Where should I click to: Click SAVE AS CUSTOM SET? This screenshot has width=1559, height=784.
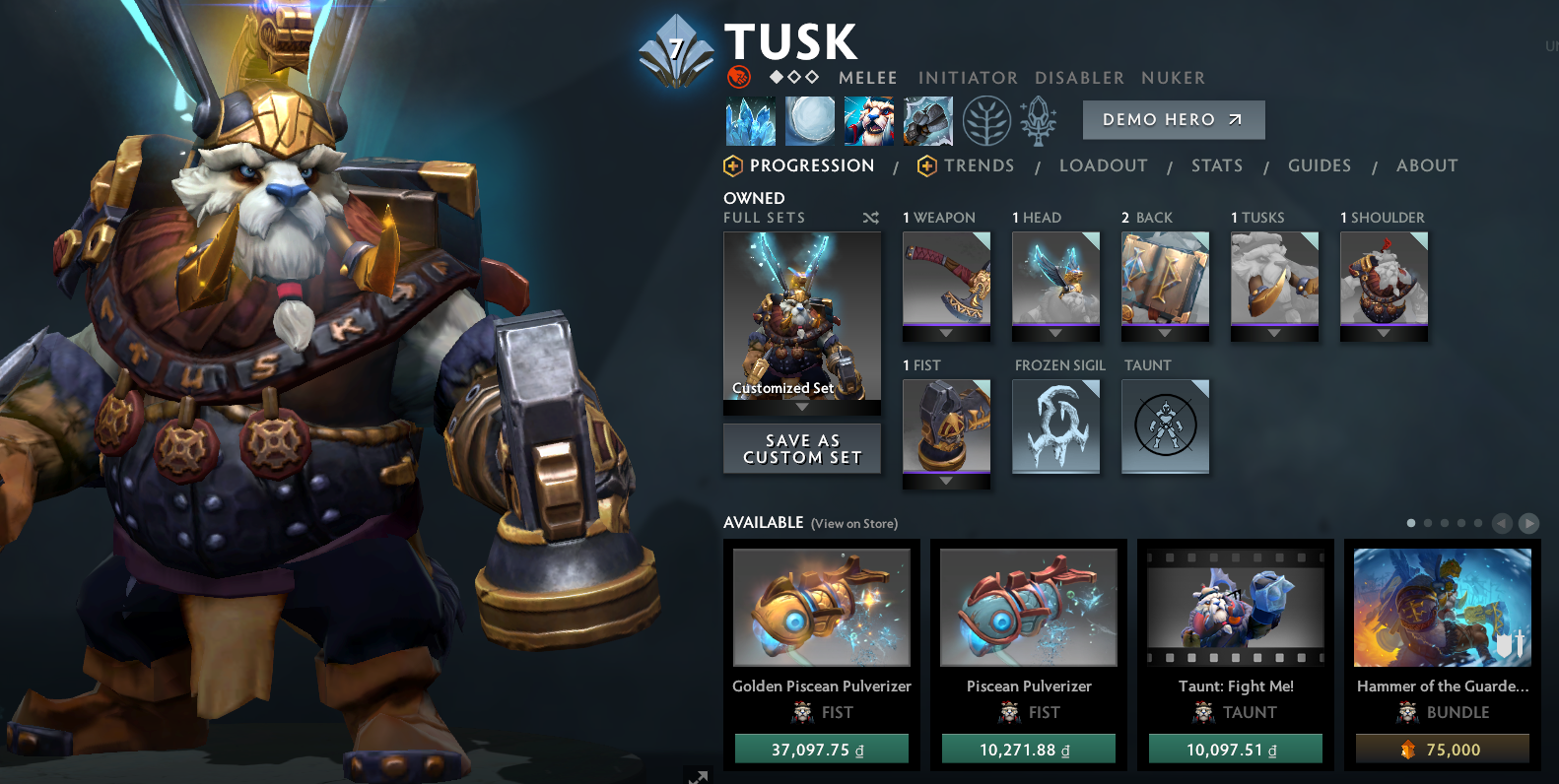[802, 448]
